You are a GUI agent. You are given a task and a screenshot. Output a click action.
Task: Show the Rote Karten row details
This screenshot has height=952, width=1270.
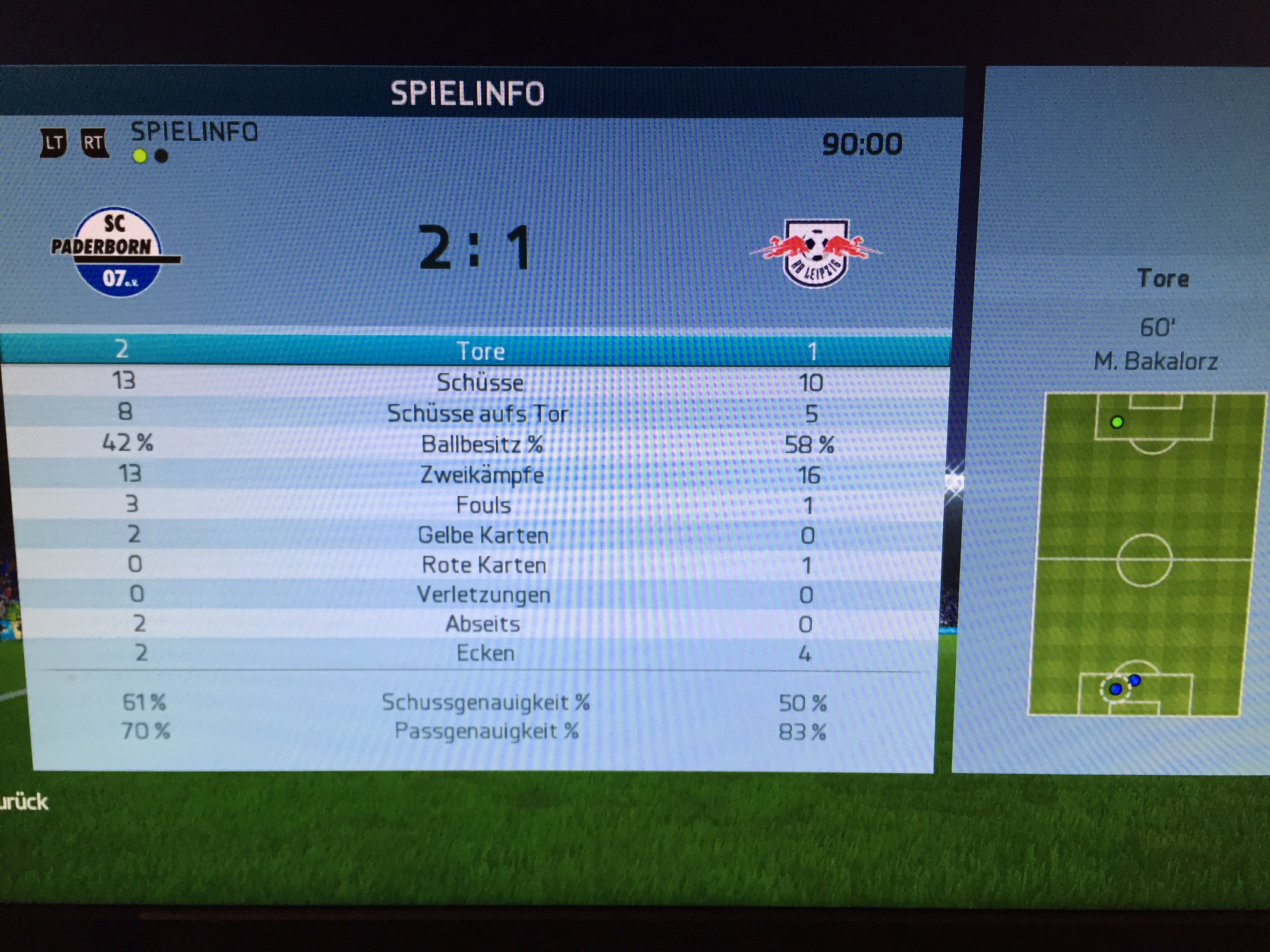[x=484, y=565]
